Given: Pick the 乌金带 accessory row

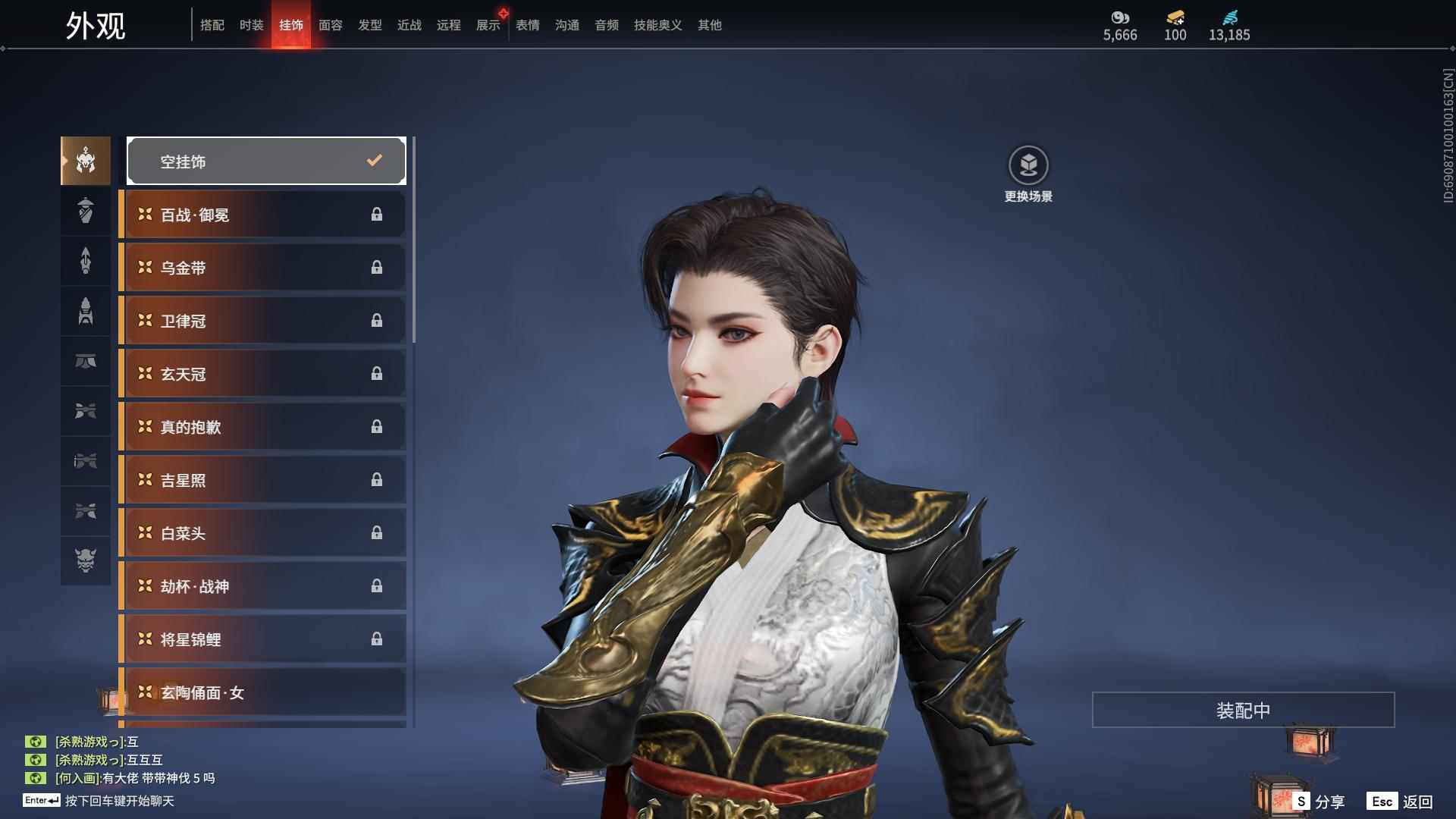Looking at the screenshot, I should pyautogui.click(x=263, y=268).
